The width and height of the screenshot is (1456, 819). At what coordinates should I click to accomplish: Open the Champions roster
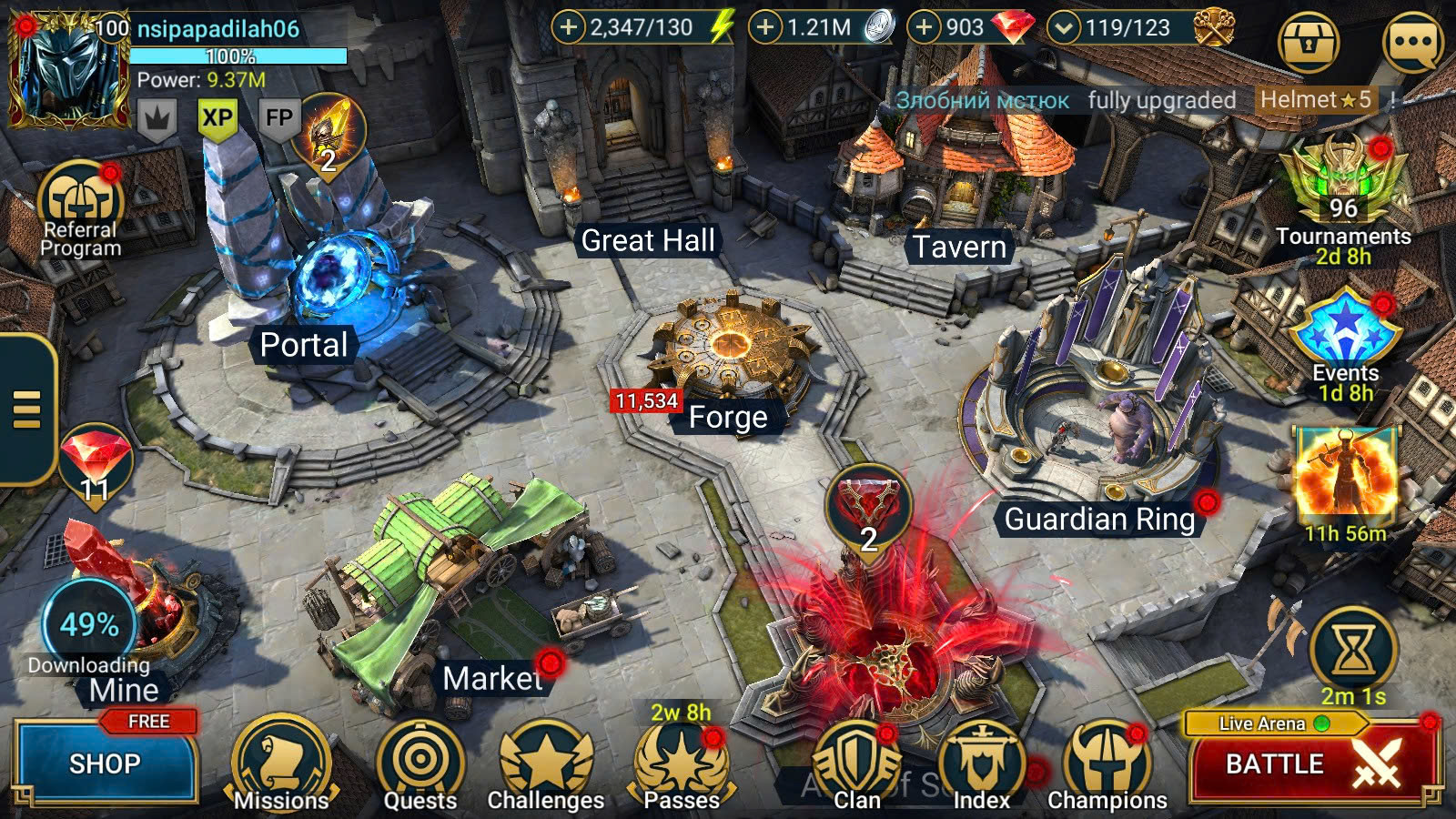point(1107,764)
